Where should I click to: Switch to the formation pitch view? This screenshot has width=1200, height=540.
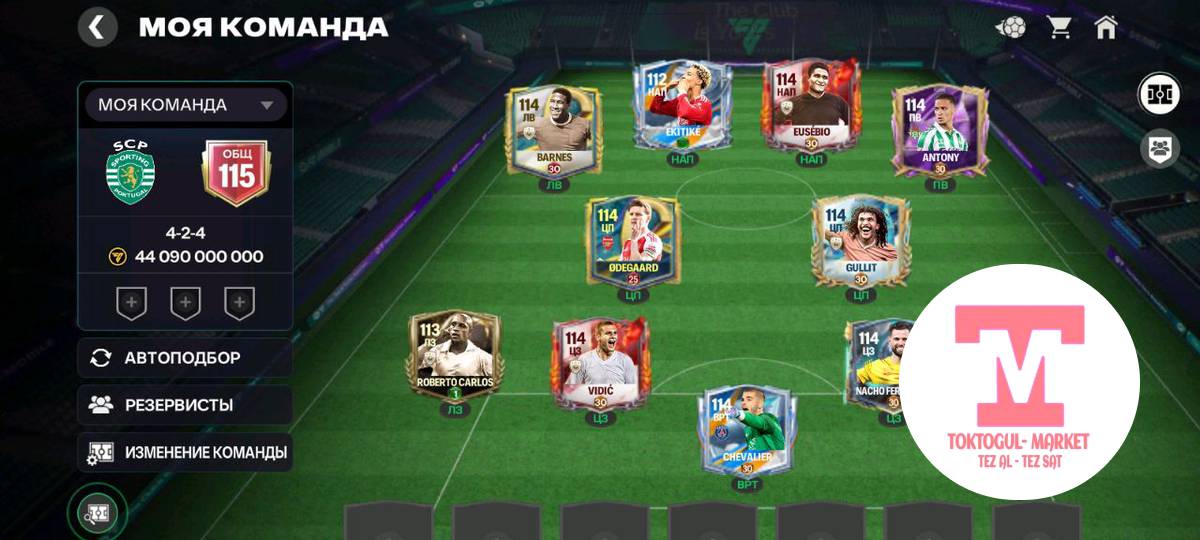[1159, 95]
